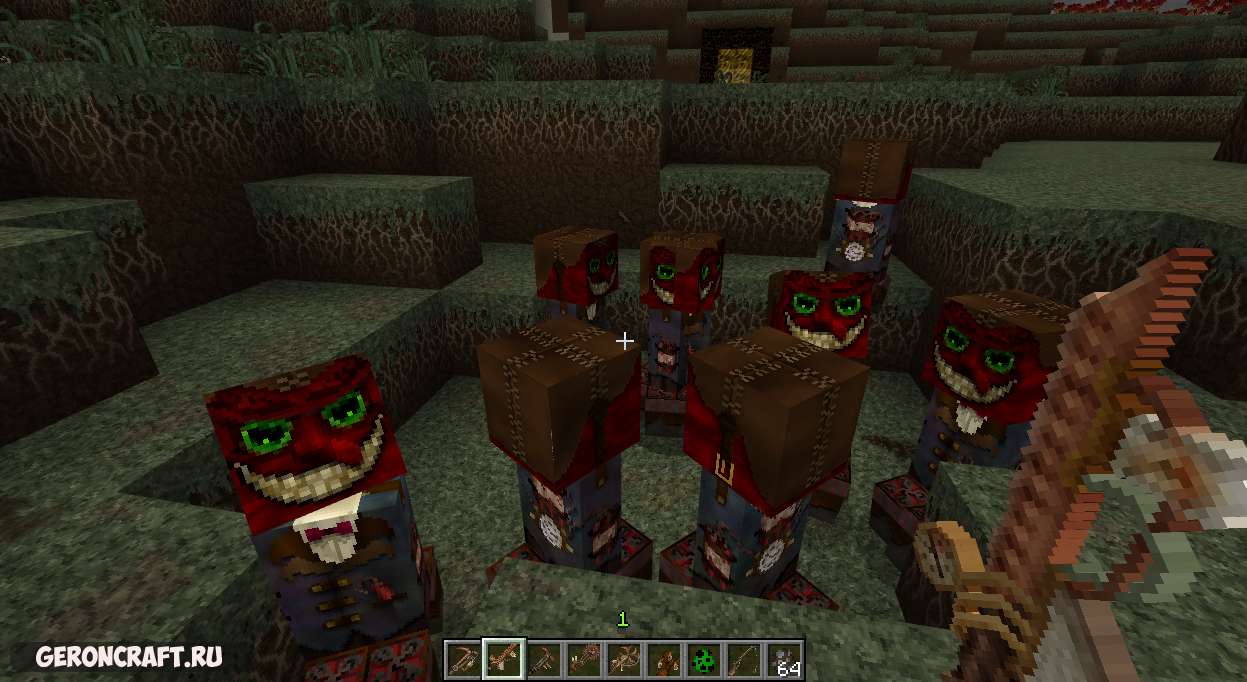1247x682 pixels.
Task: Select the spiked-head tool hotbar slot
Action: pos(583,660)
